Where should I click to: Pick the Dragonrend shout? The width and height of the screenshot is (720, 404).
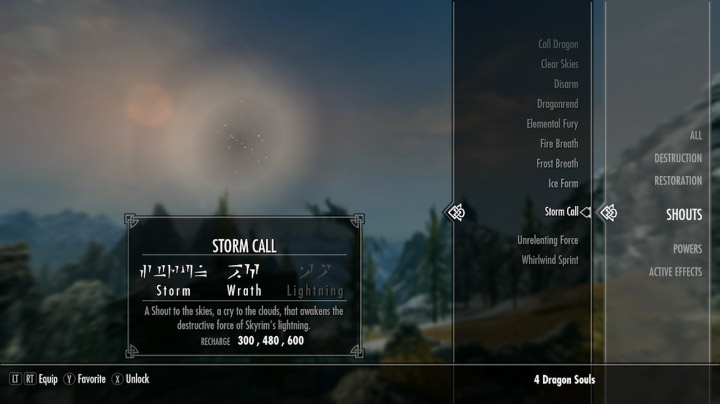pos(556,104)
